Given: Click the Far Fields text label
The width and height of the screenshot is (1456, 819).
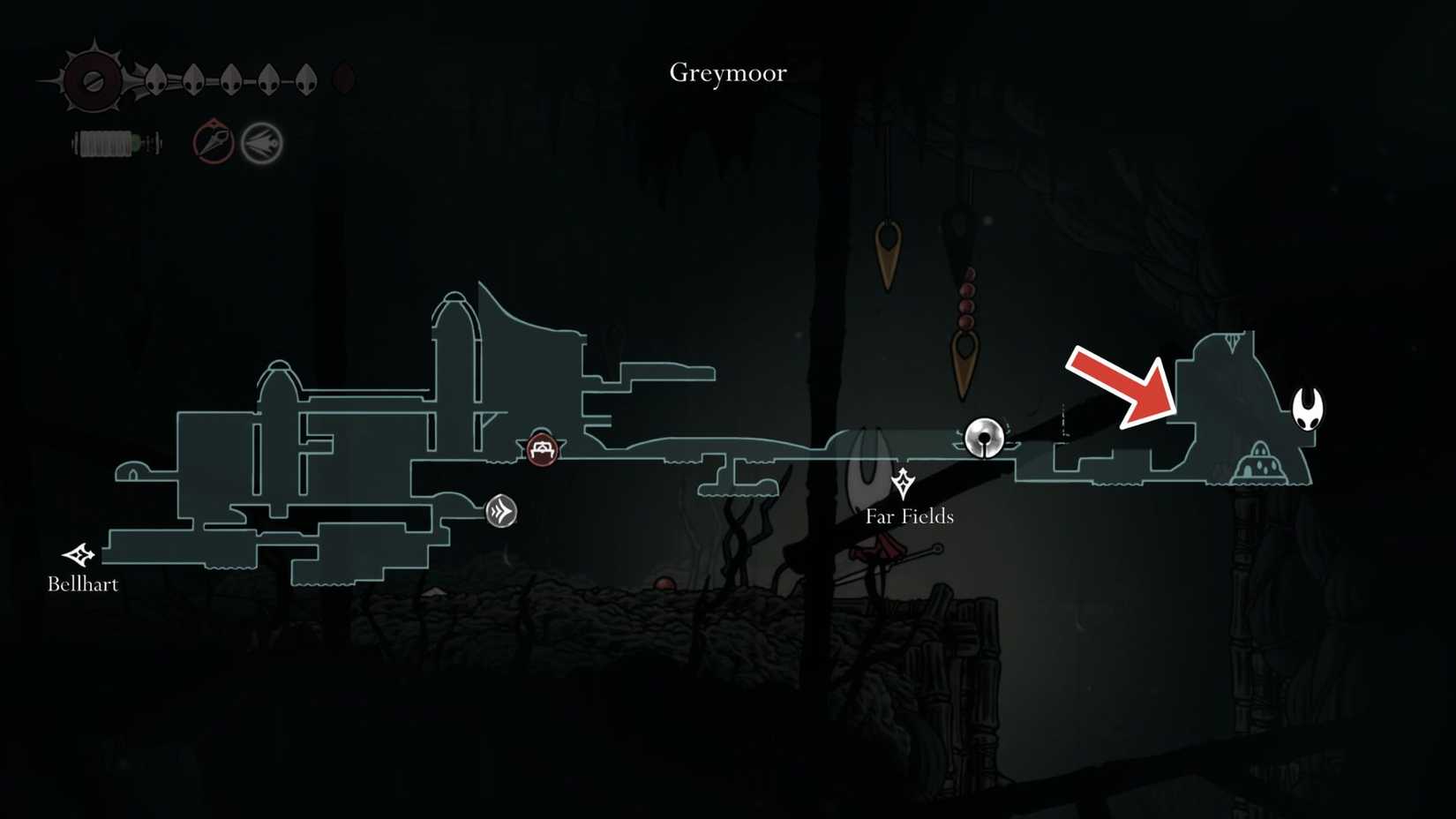Looking at the screenshot, I should 909,516.
